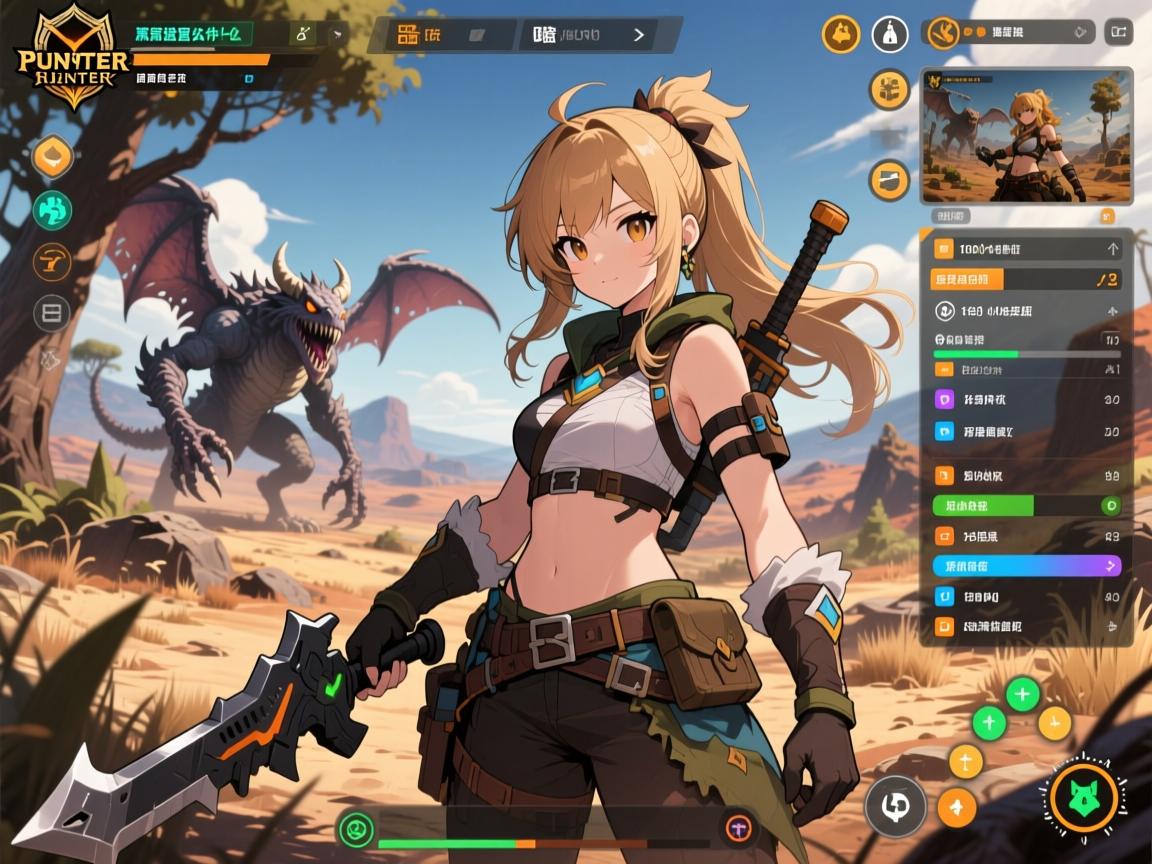1152x864 pixels.
Task: Open the grey square menu icon on left
Action: (x=52, y=313)
